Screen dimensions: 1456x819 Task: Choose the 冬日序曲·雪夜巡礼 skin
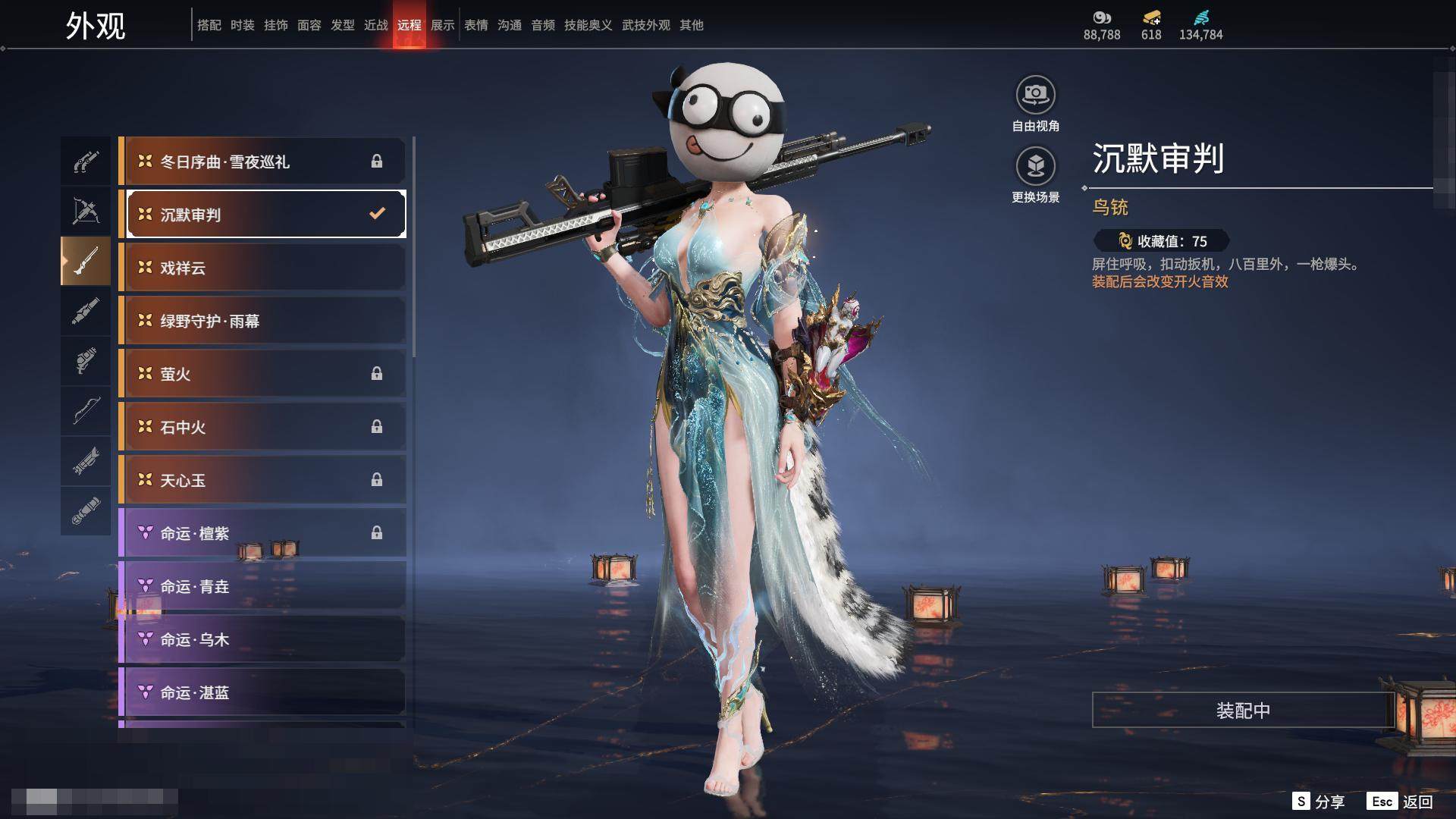click(262, 162)
